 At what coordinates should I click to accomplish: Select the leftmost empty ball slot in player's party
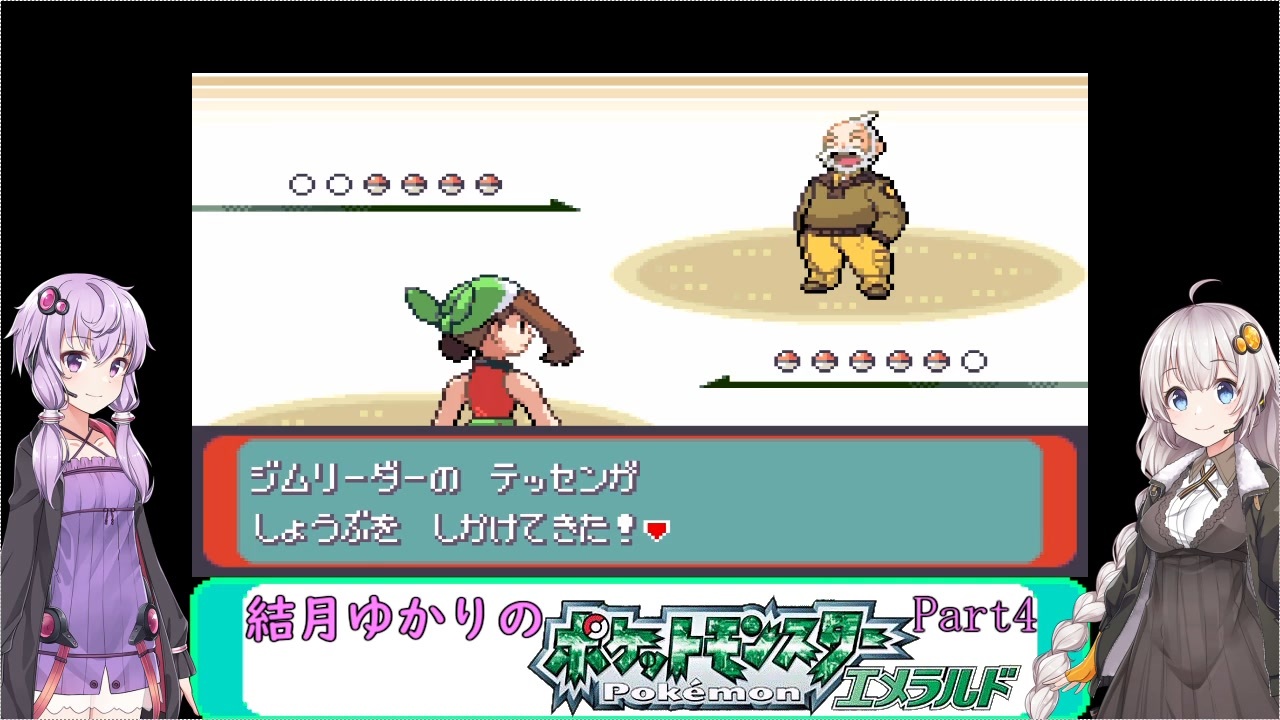(300, 184)
